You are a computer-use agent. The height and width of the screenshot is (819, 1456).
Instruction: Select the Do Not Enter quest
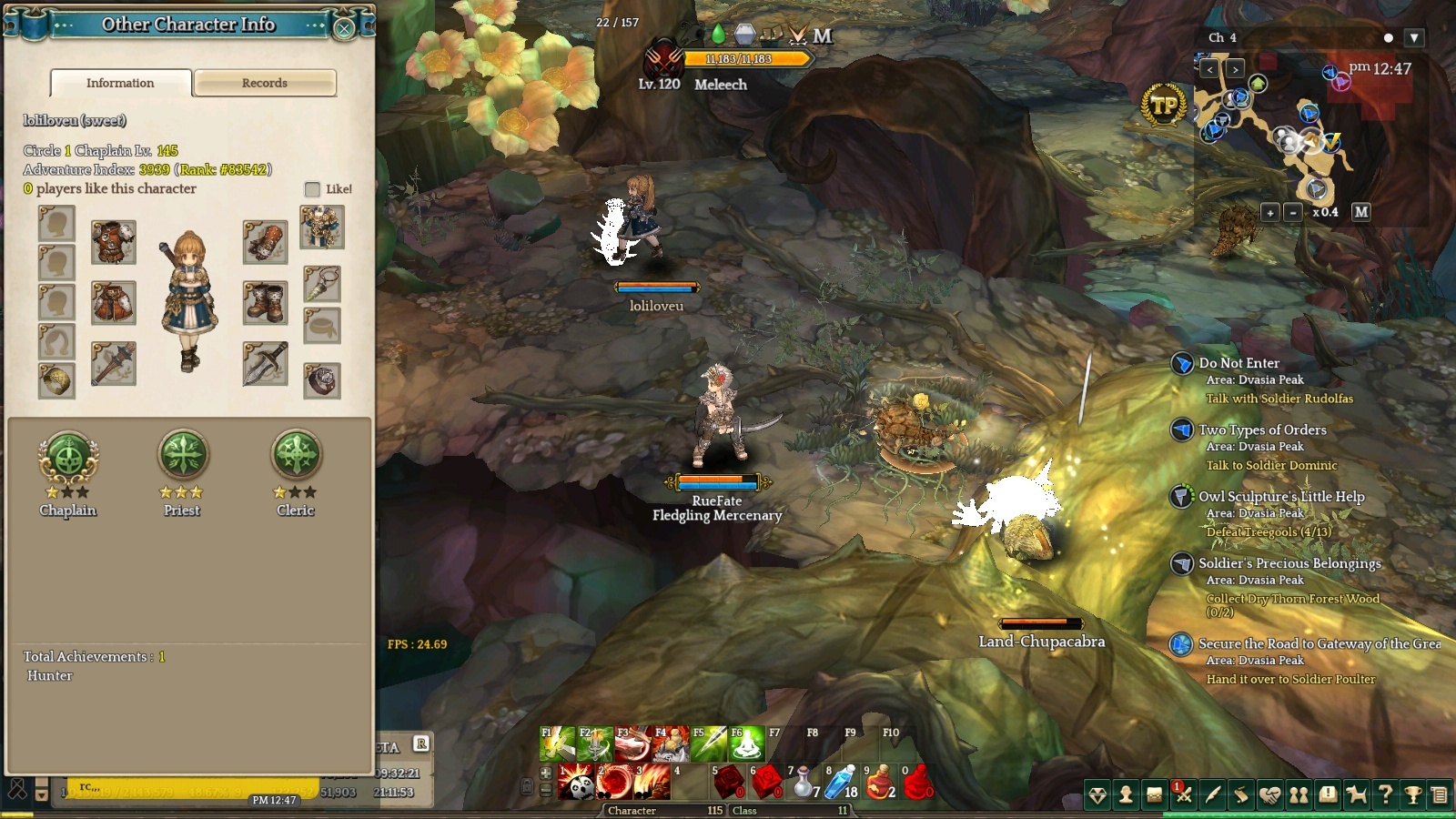coord(1239,363)
